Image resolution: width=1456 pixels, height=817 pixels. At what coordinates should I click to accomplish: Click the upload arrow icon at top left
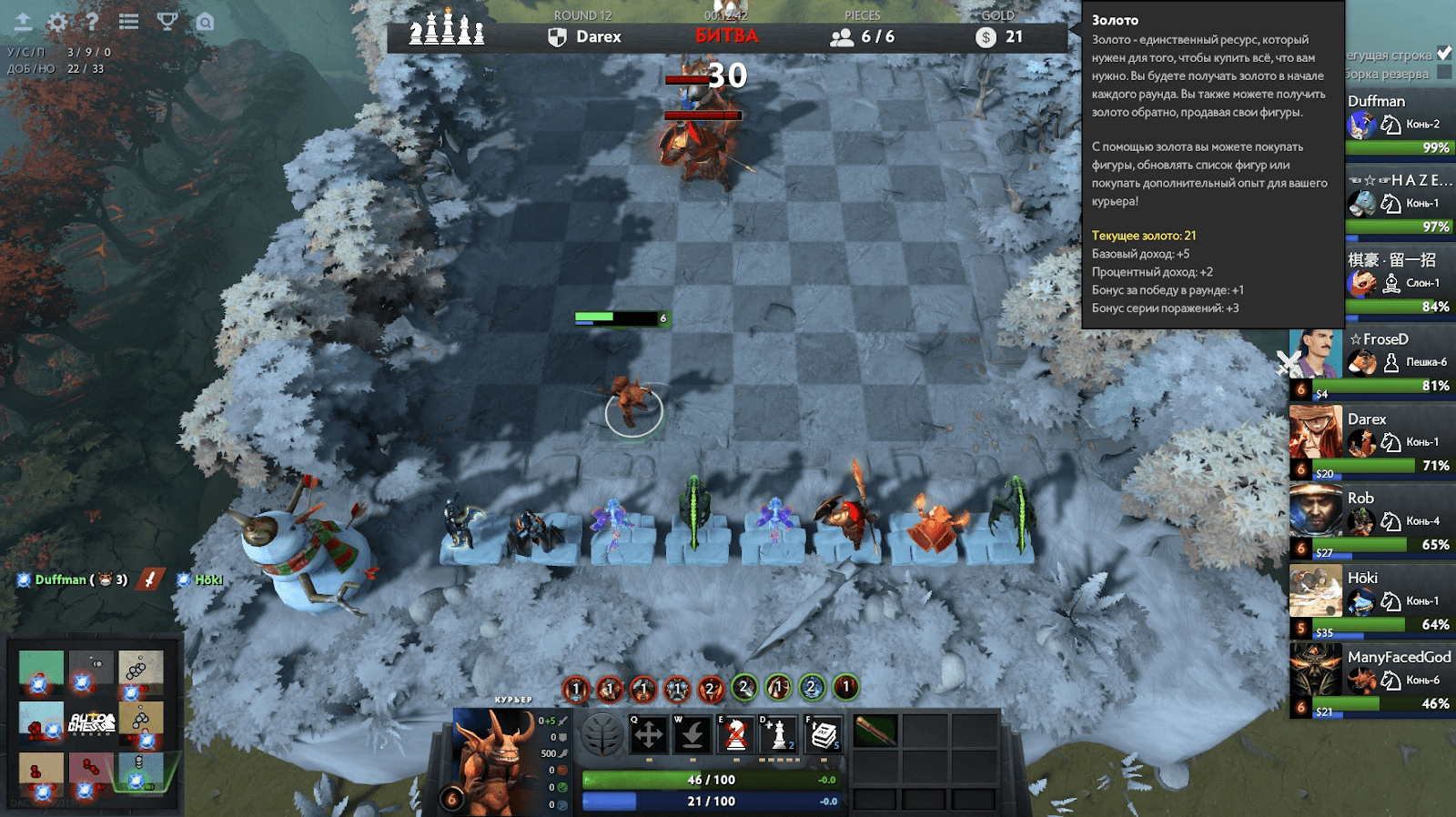coord(23,22)
